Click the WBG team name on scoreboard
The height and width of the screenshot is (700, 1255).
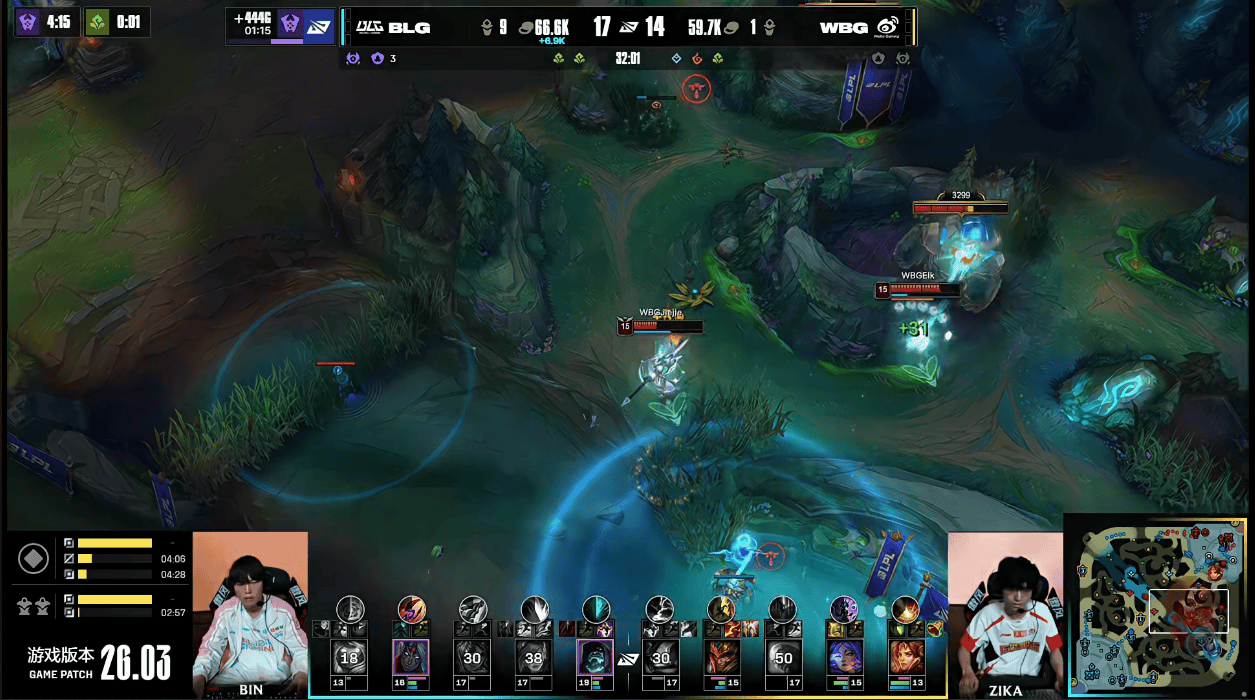click(x=843, y=27)
